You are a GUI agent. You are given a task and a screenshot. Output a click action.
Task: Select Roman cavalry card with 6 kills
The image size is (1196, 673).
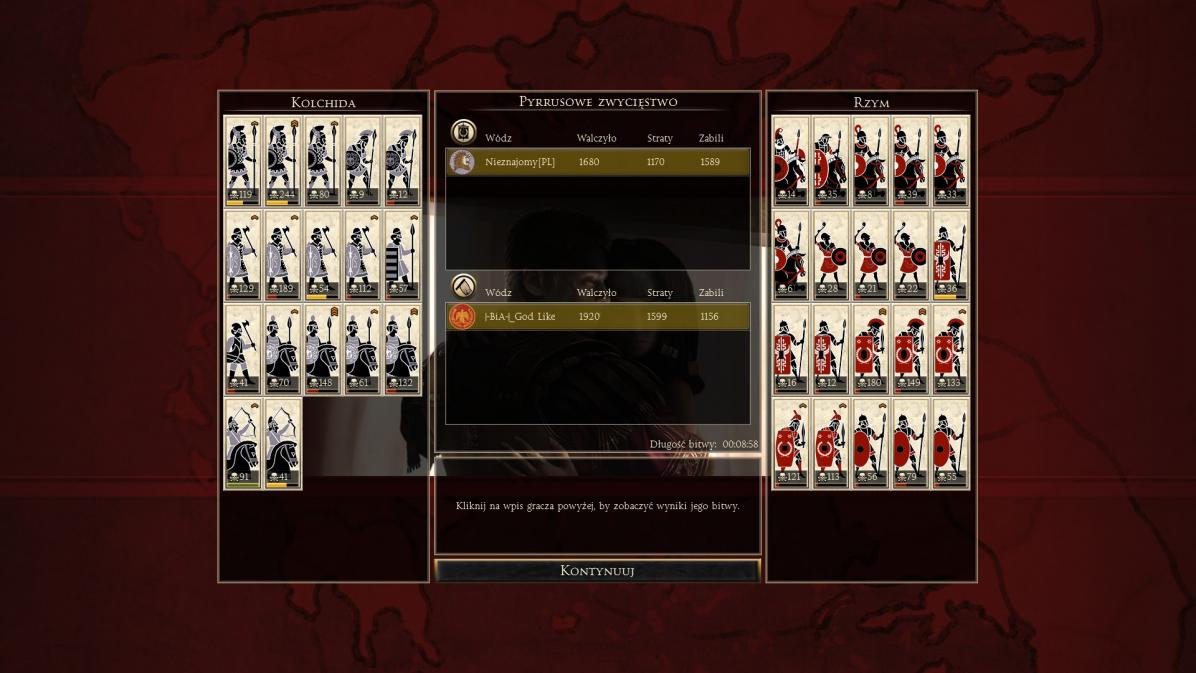click(790, 255)
